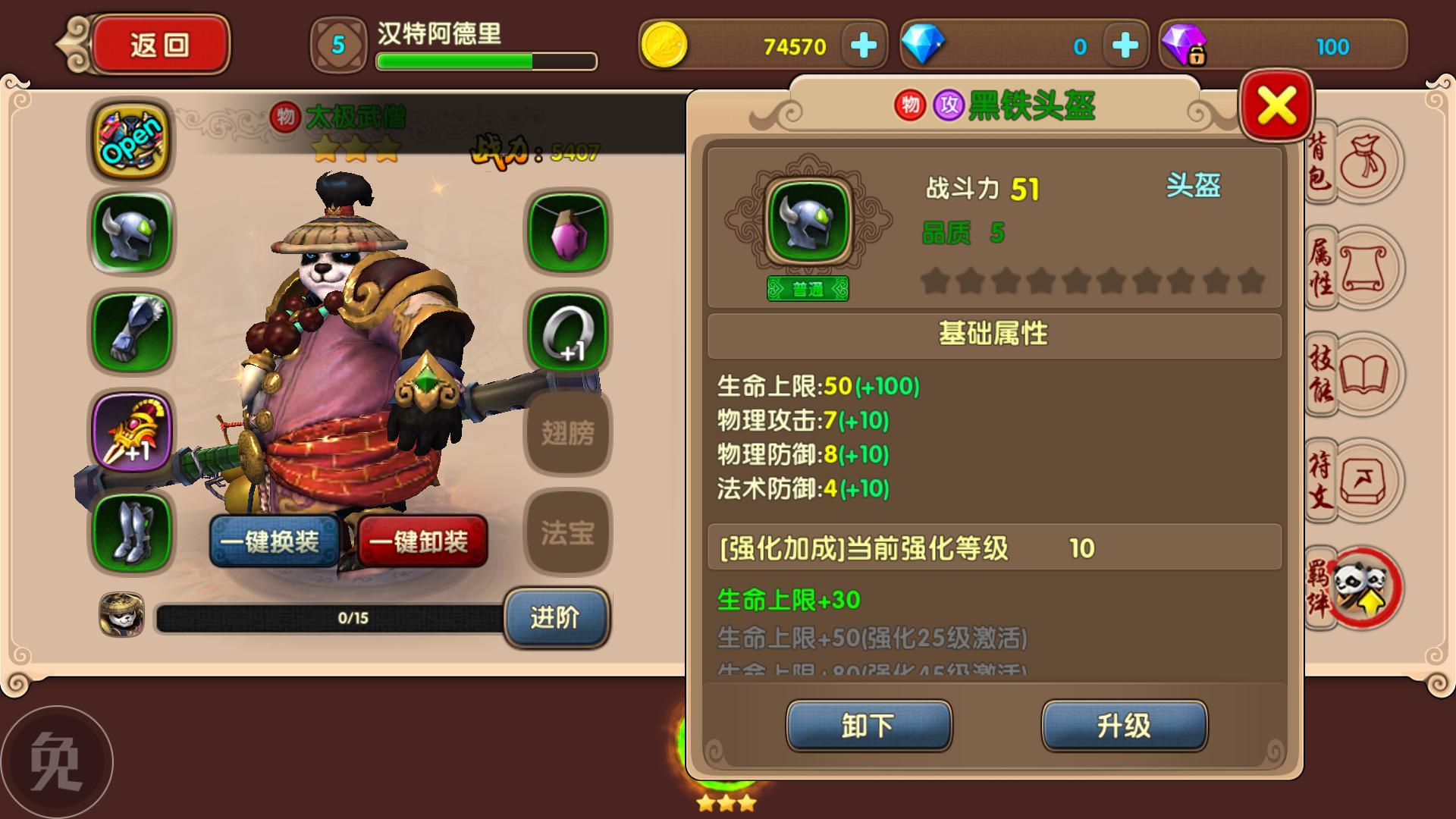Open the 背包 backpack tab
Viewport: 1456px width, 819px height.
(x=1355, y=162)
